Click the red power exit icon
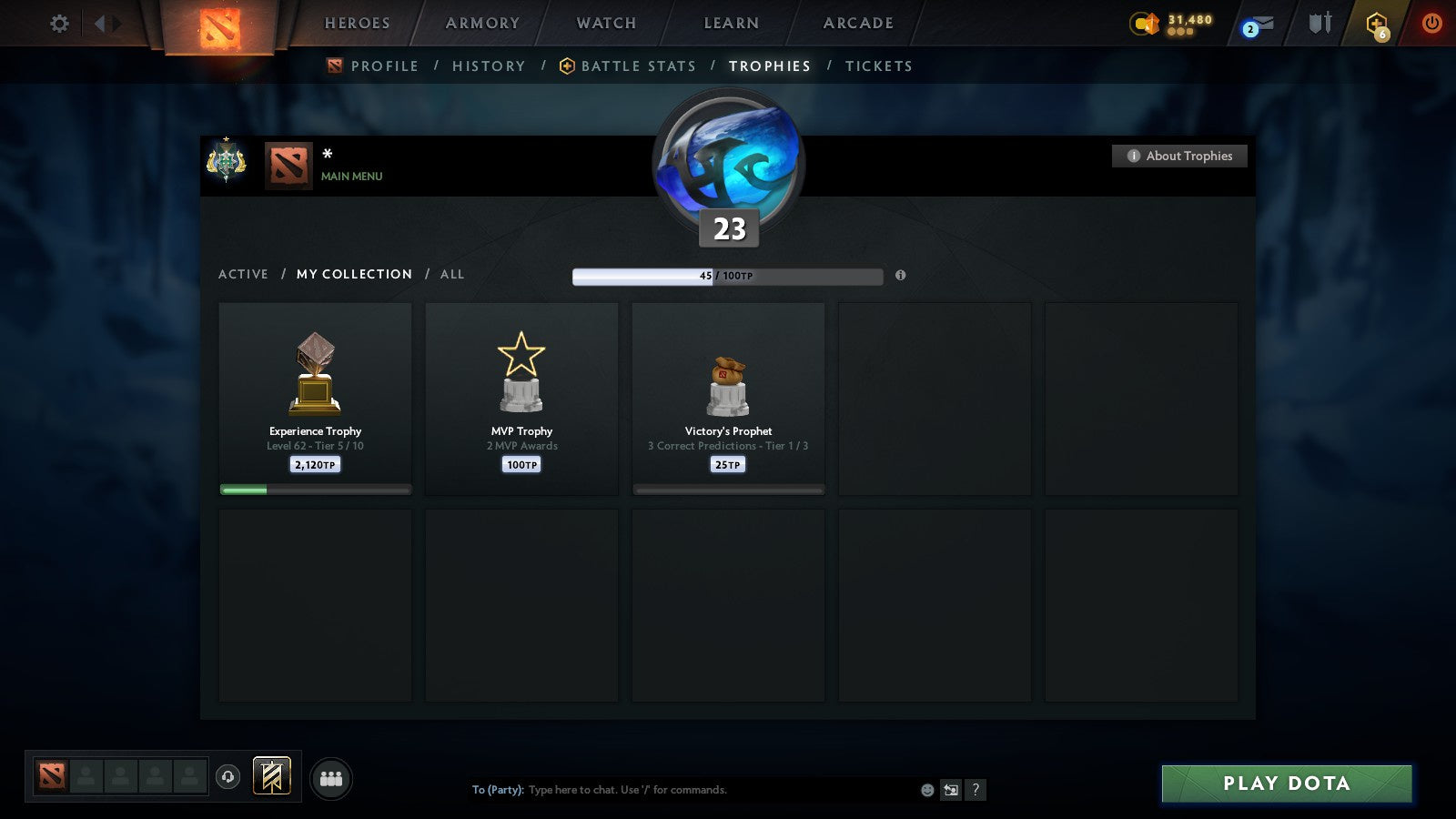 click(x=1432, y=25)
